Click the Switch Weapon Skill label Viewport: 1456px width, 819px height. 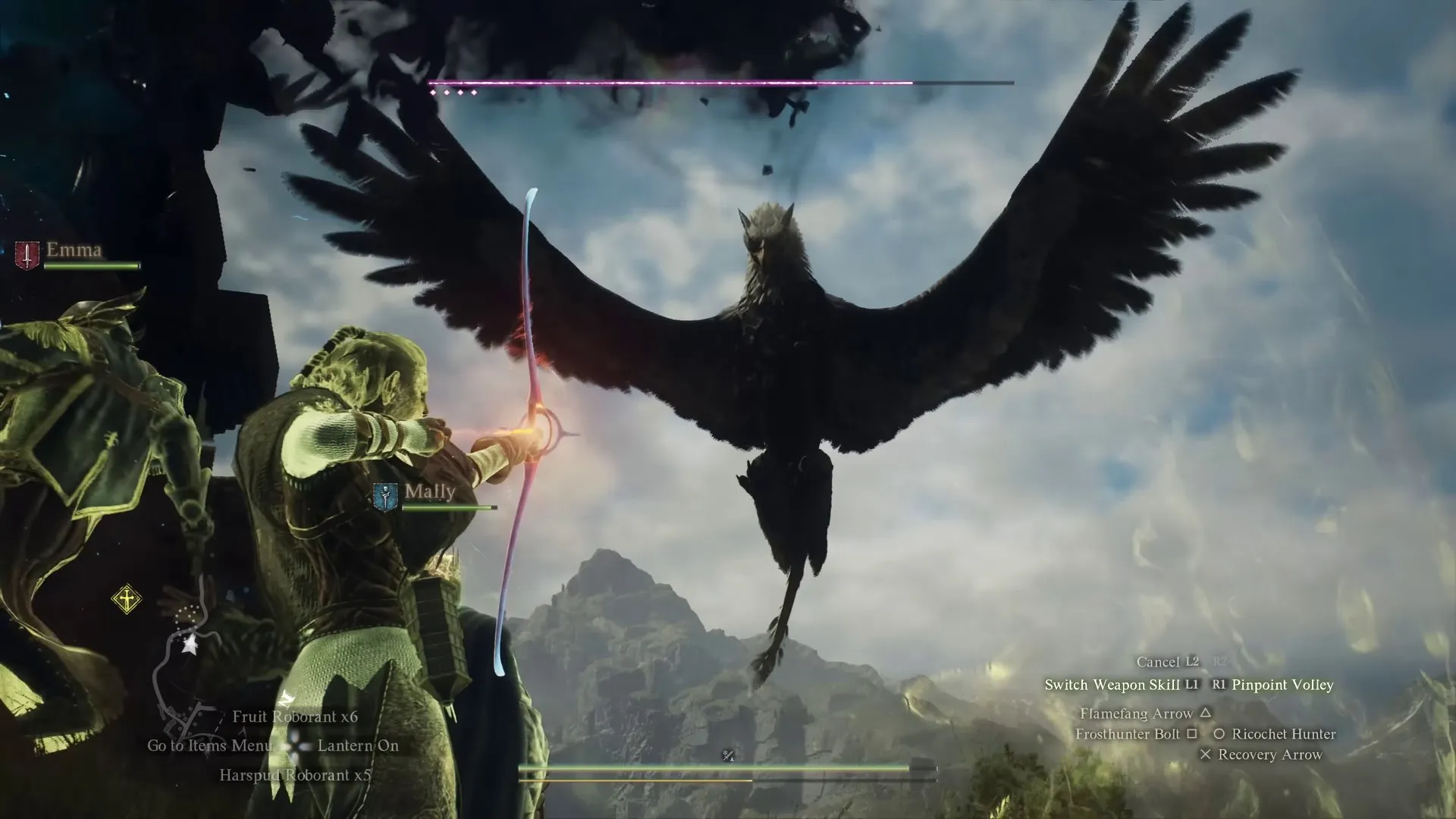click(1112, 685)
